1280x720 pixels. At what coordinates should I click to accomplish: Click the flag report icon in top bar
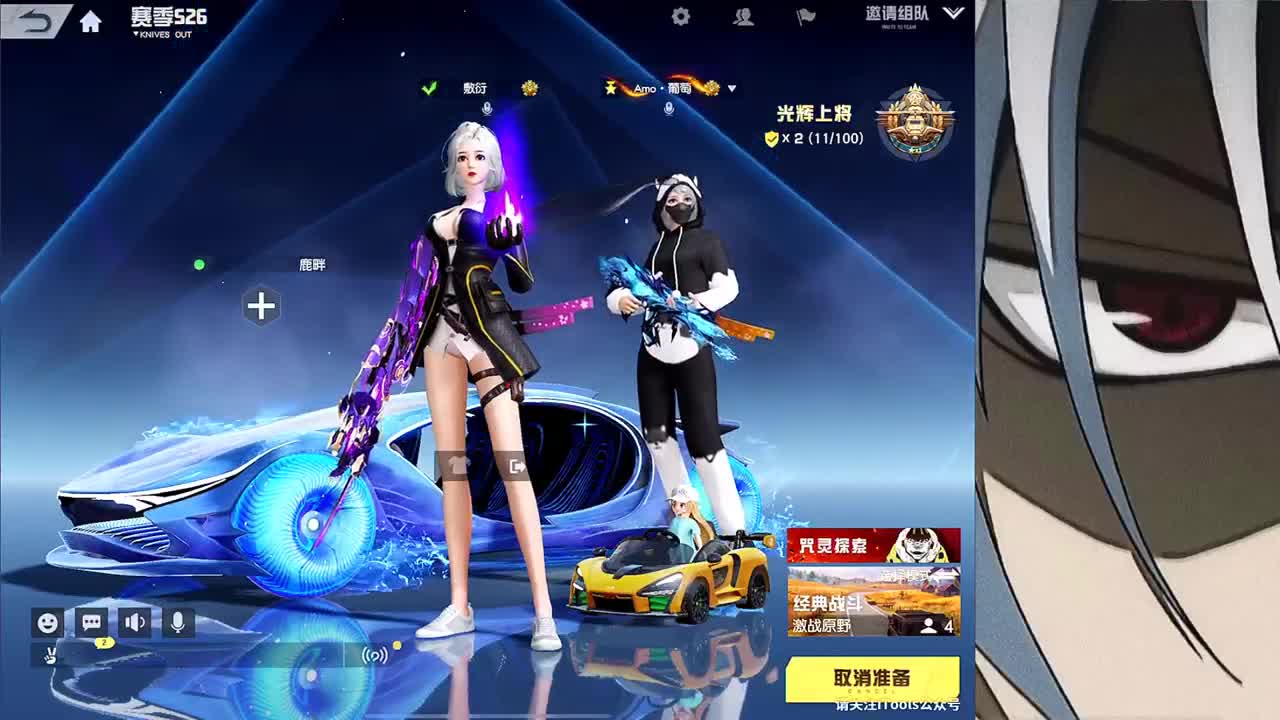pos(807,17)
